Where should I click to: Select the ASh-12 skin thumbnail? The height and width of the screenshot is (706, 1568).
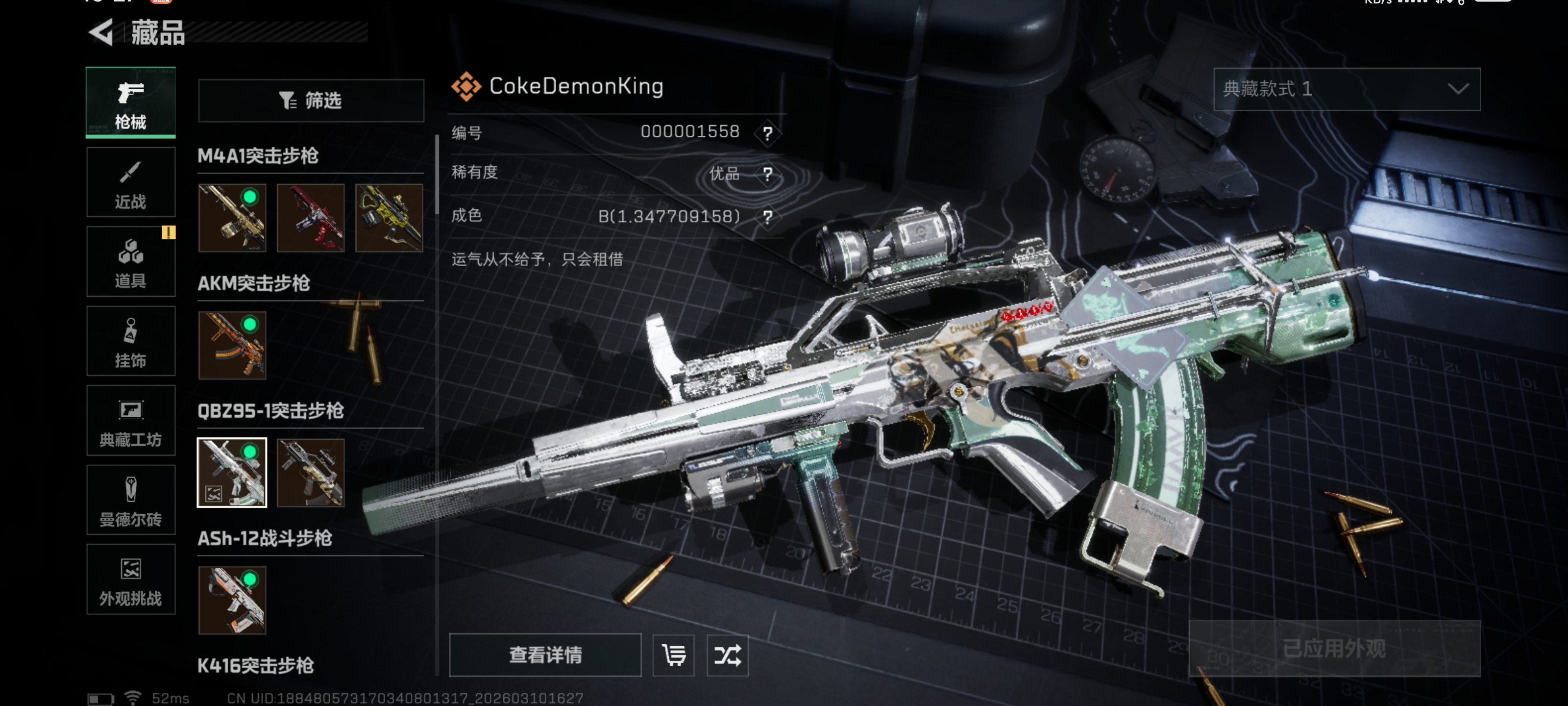[x=232, y=601]
